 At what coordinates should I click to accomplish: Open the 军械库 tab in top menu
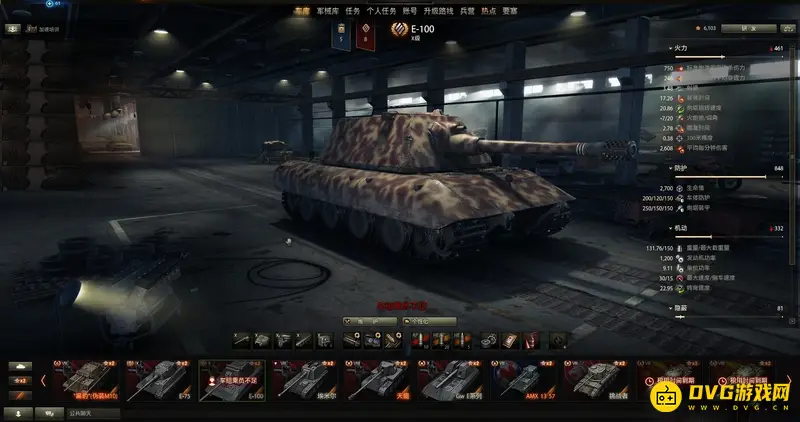327,10
